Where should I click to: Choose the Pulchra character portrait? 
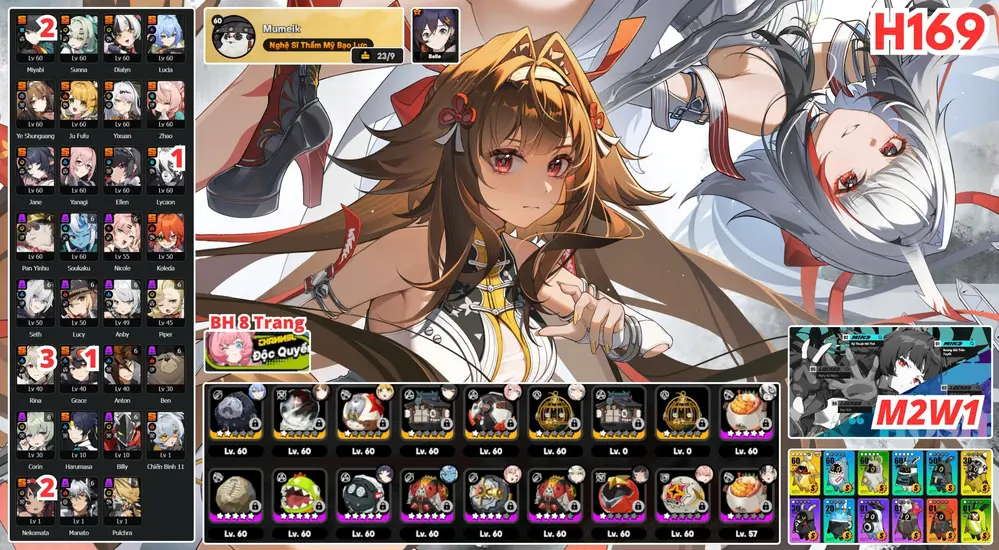(x=120, y=497)
